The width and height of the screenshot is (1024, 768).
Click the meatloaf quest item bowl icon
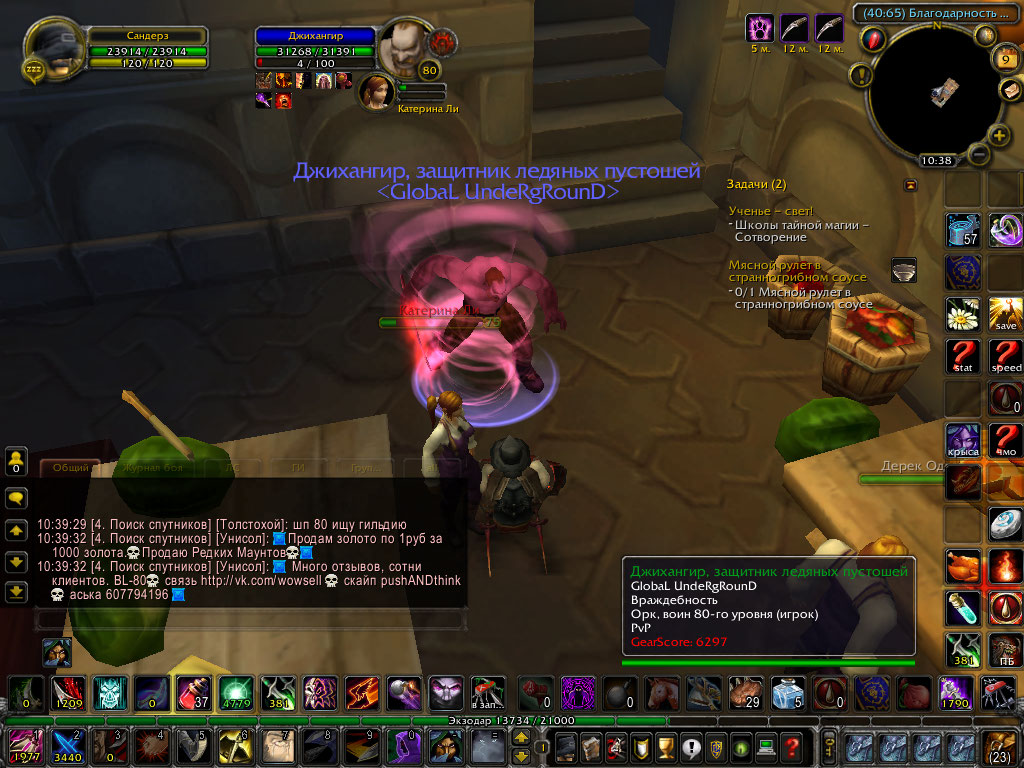[x=906, y=270]
